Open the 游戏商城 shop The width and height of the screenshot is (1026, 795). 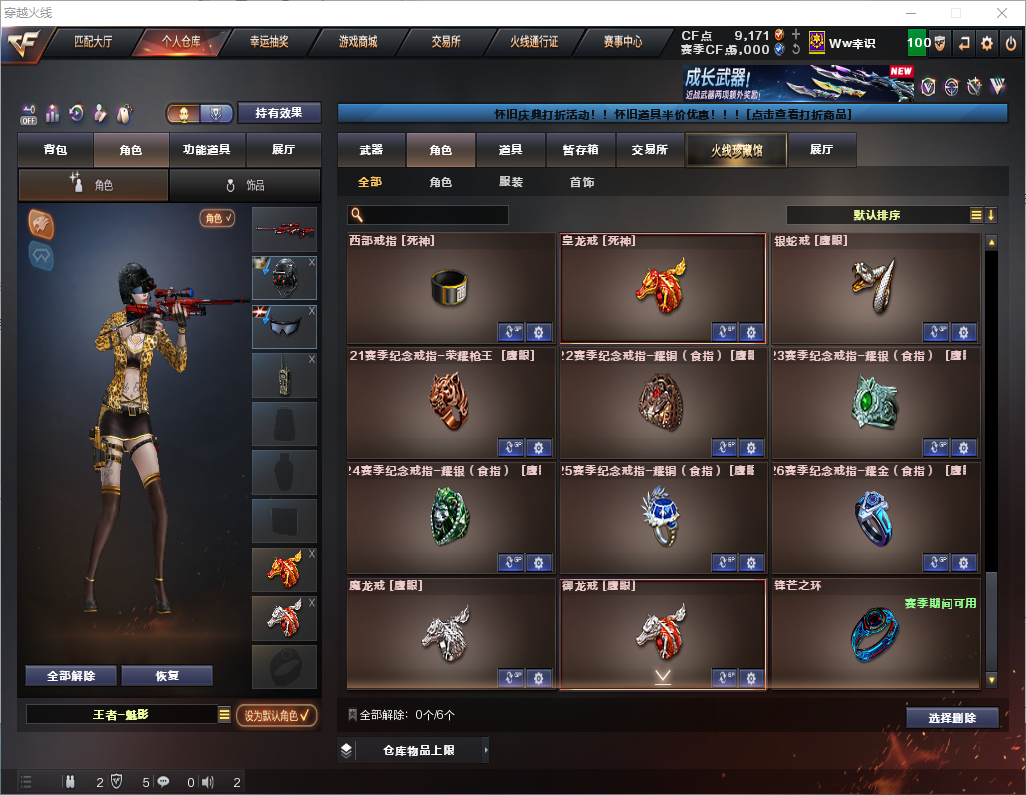click(357, 42)
